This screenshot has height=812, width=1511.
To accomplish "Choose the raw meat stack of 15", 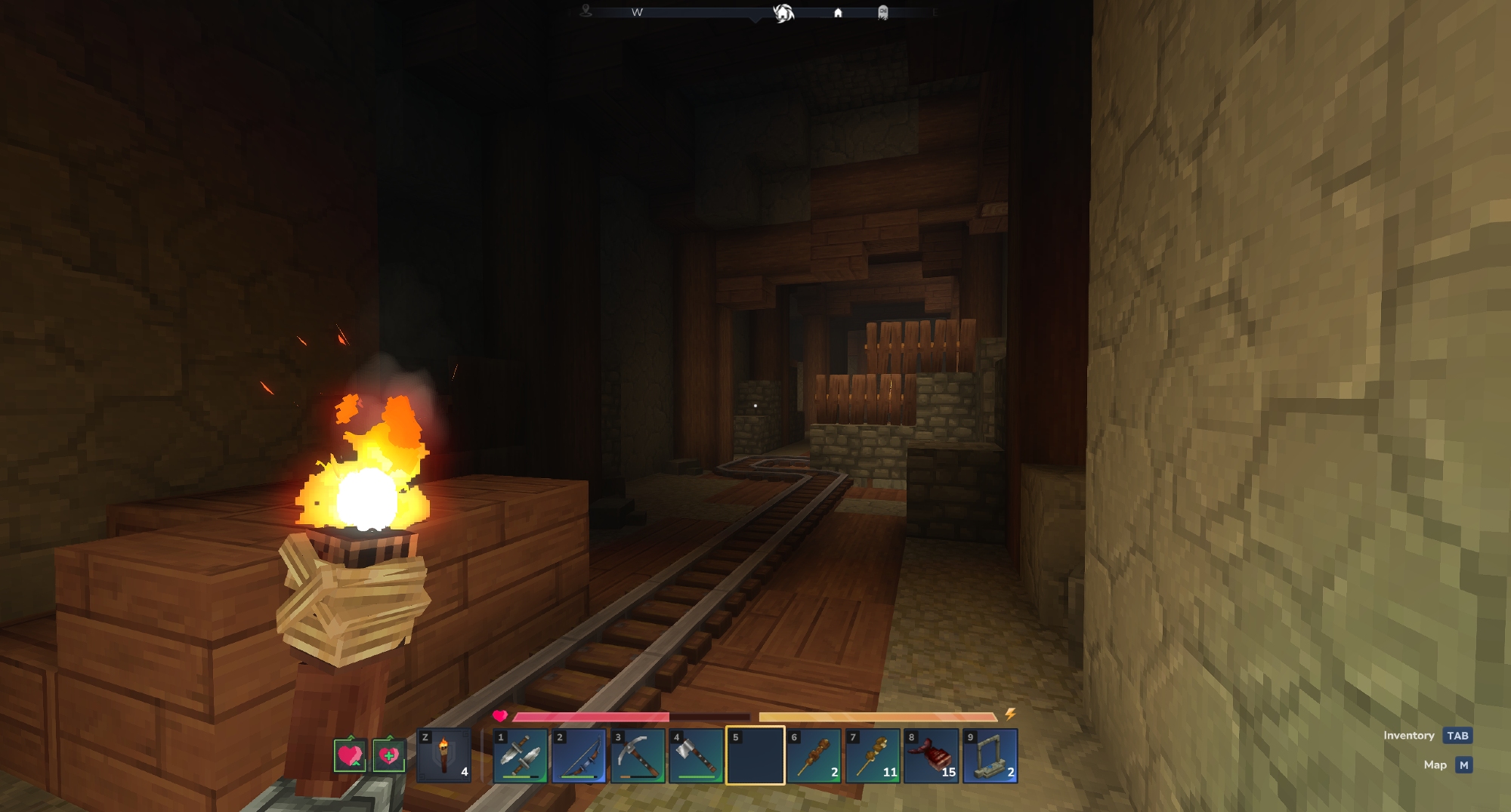I will (x=932, y=756).
